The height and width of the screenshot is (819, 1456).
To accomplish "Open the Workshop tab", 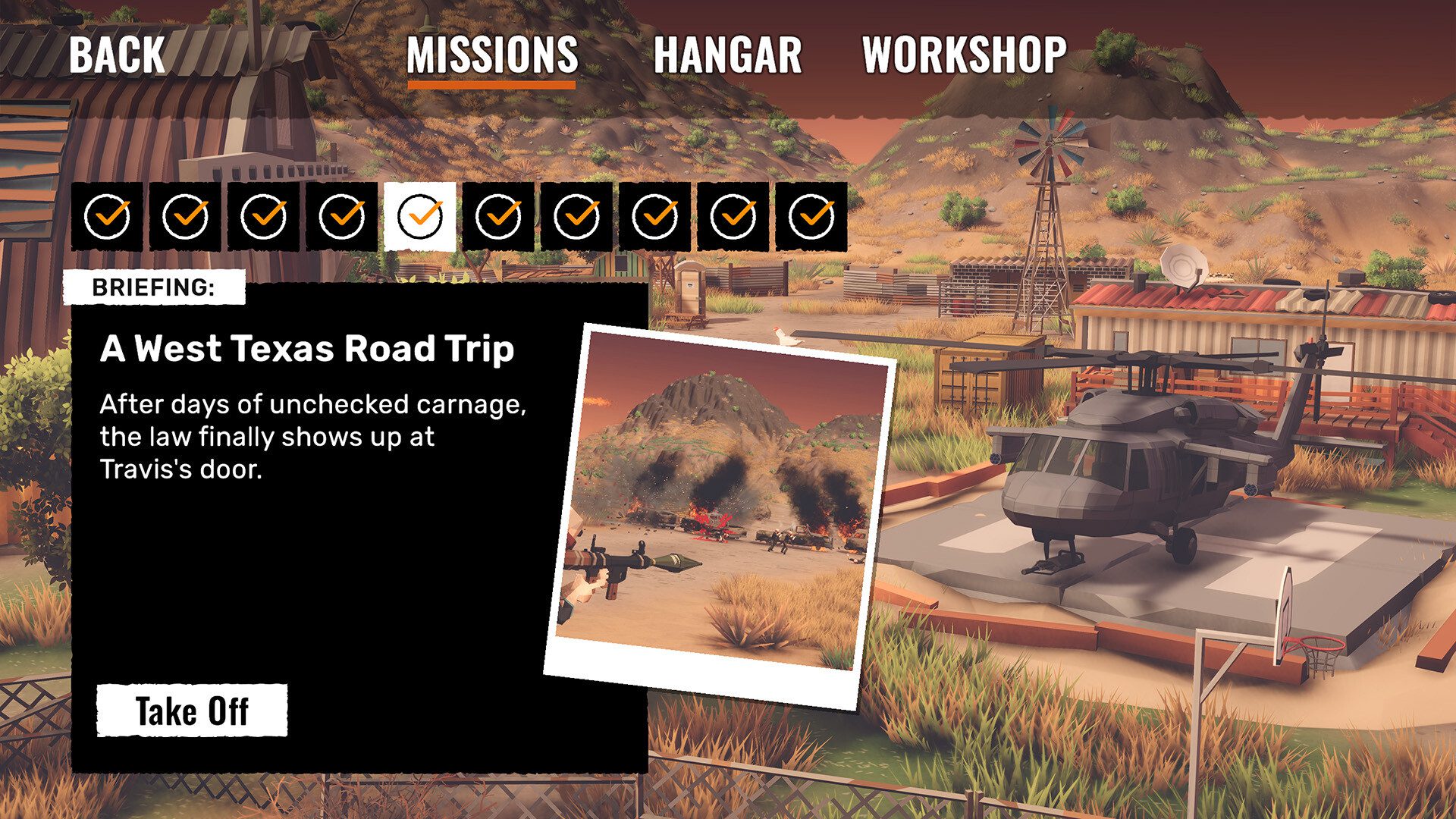I will tap(964, 56).
